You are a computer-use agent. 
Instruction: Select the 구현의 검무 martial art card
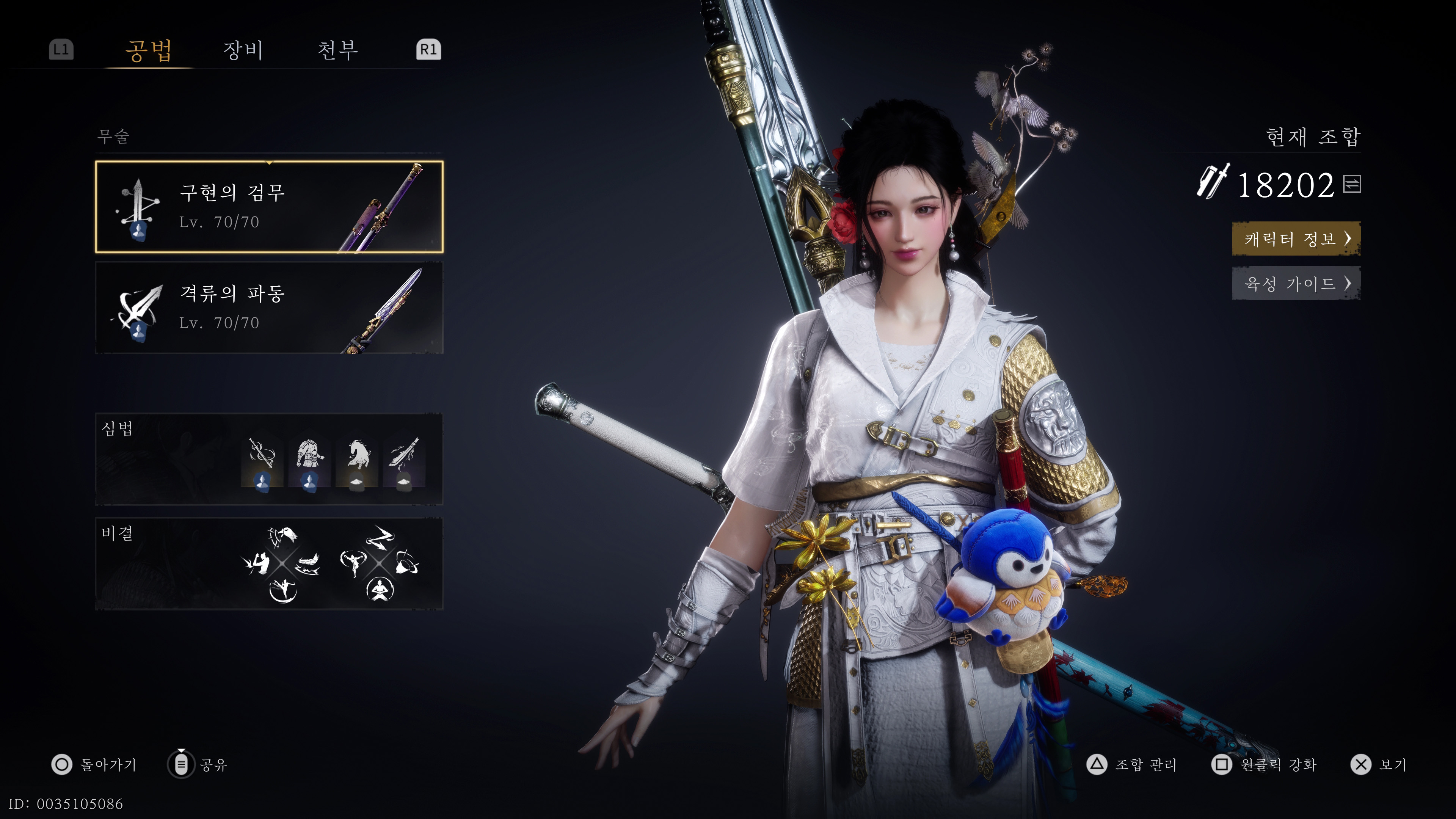pos(269,207)
